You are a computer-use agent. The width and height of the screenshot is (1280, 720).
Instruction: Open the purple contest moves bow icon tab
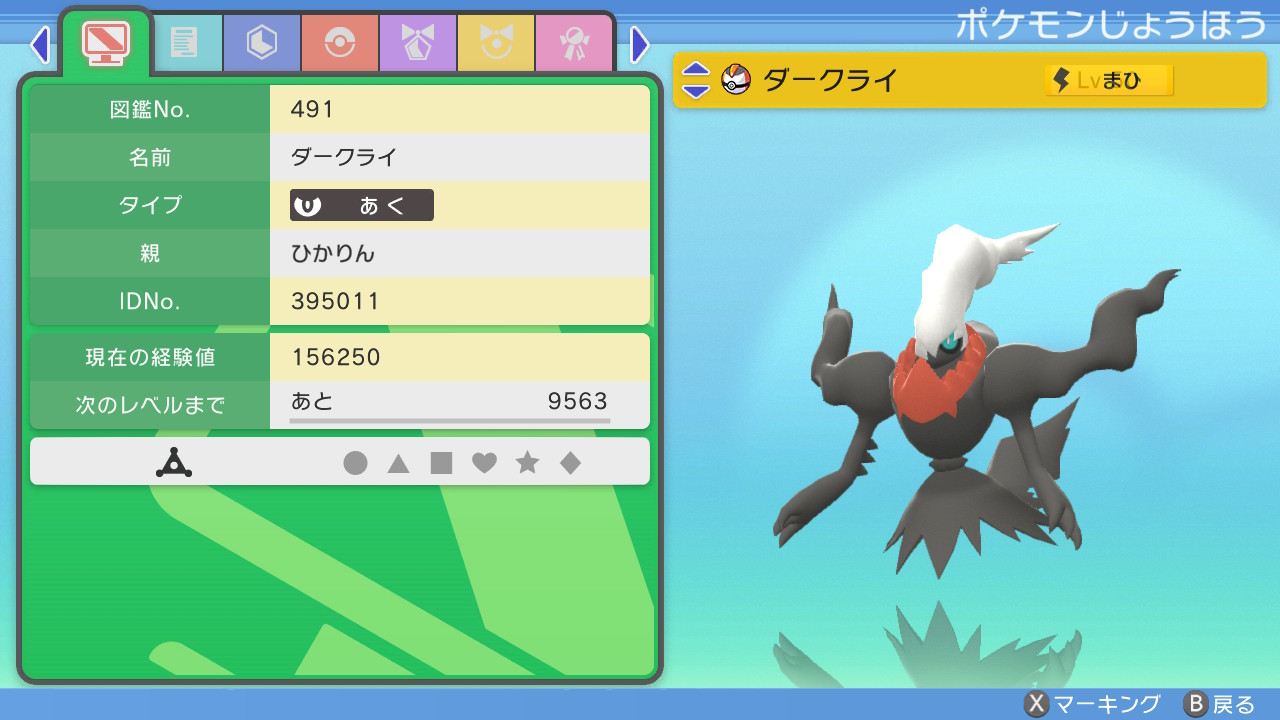(x=417, y=42)
